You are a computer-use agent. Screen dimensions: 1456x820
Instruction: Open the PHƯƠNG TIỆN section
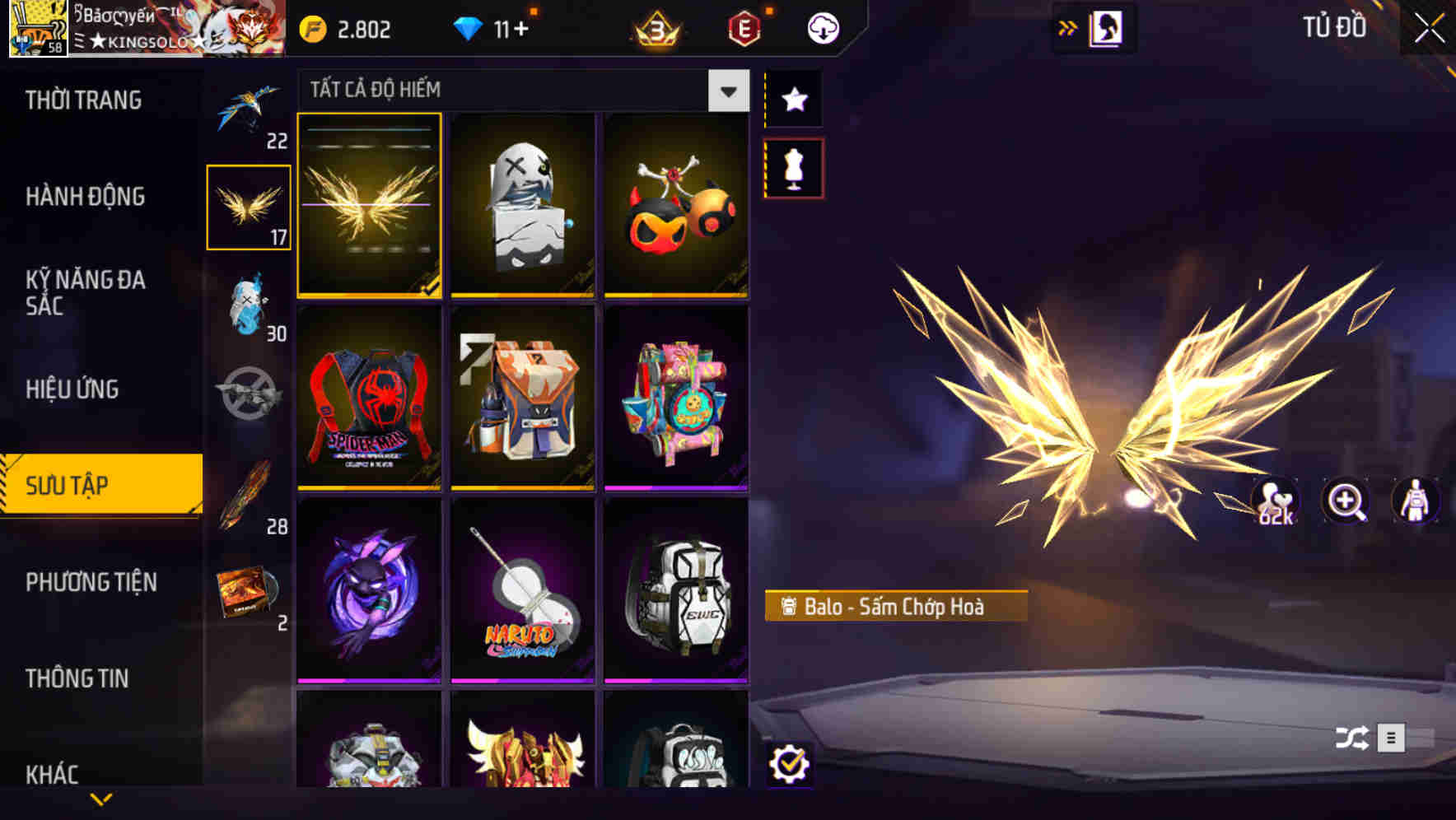point(91,582)
